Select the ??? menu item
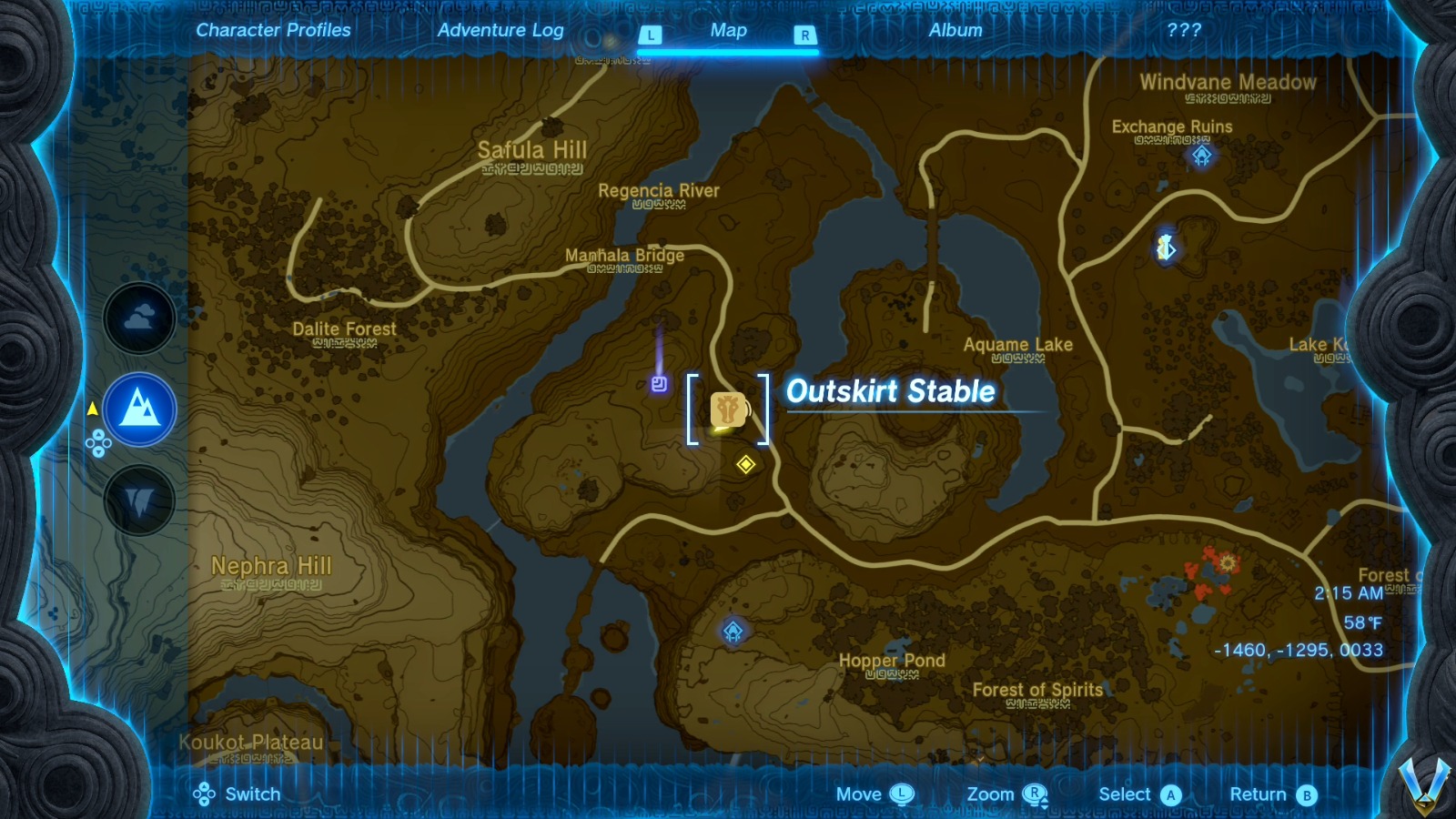Viewport: 1456px width, 819px height. tap(1184, 30)
